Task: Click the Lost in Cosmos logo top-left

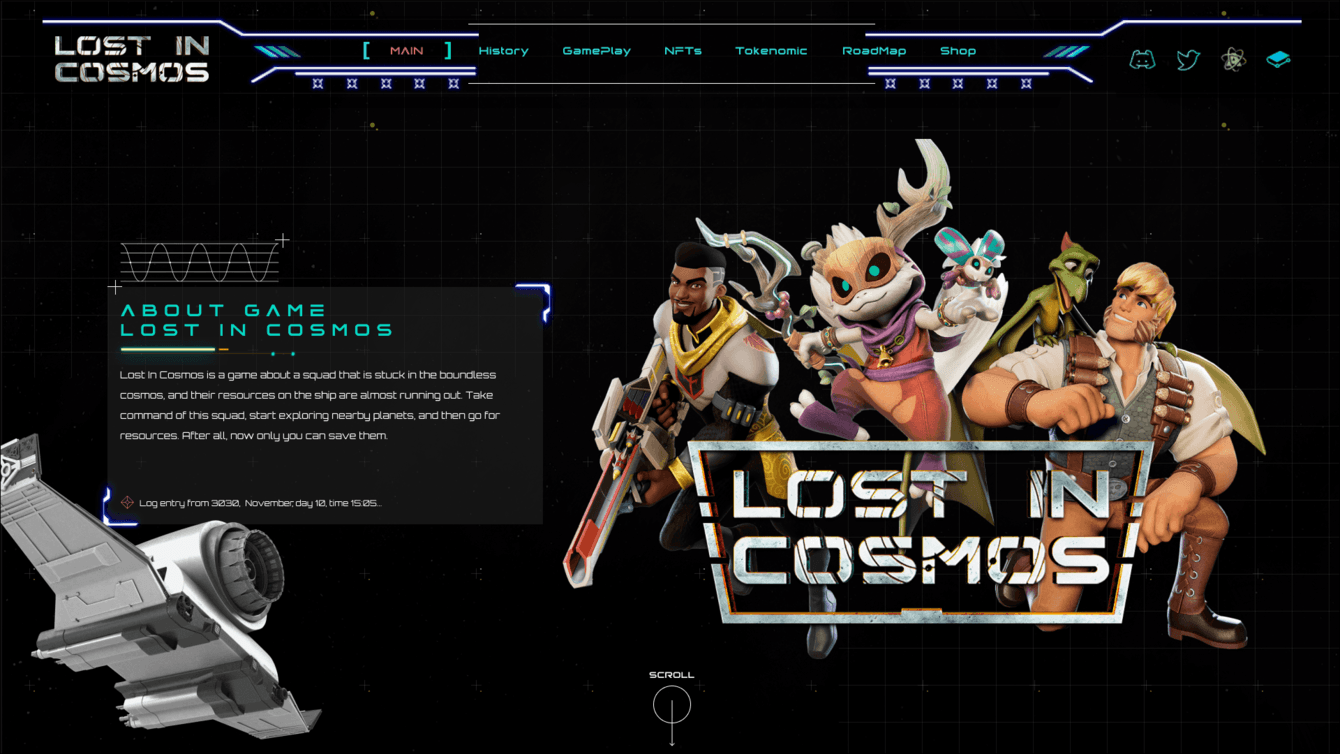Action: pyautogui.click(x=131, y=55)
